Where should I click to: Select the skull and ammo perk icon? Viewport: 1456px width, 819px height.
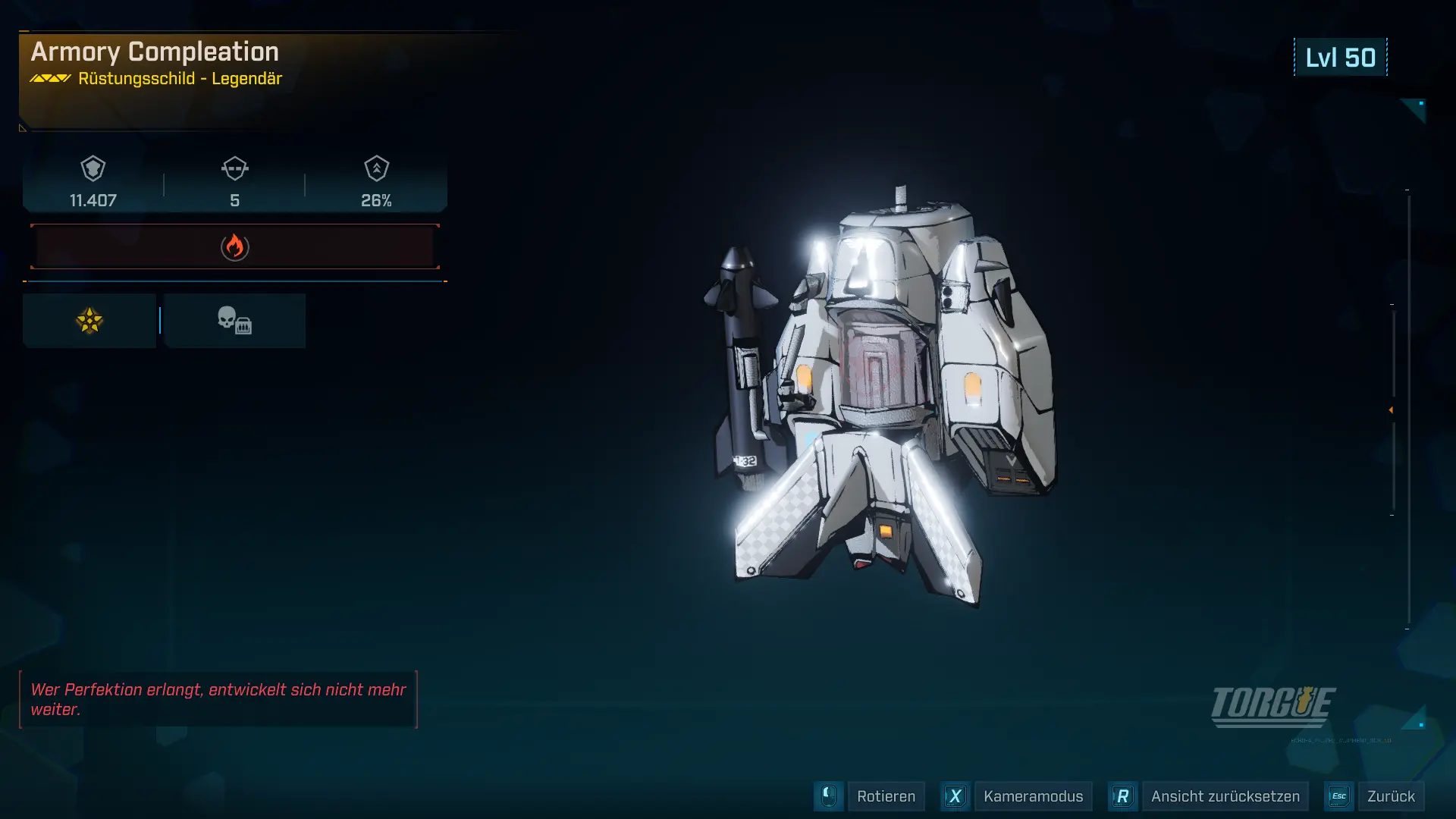click(234, 321)
